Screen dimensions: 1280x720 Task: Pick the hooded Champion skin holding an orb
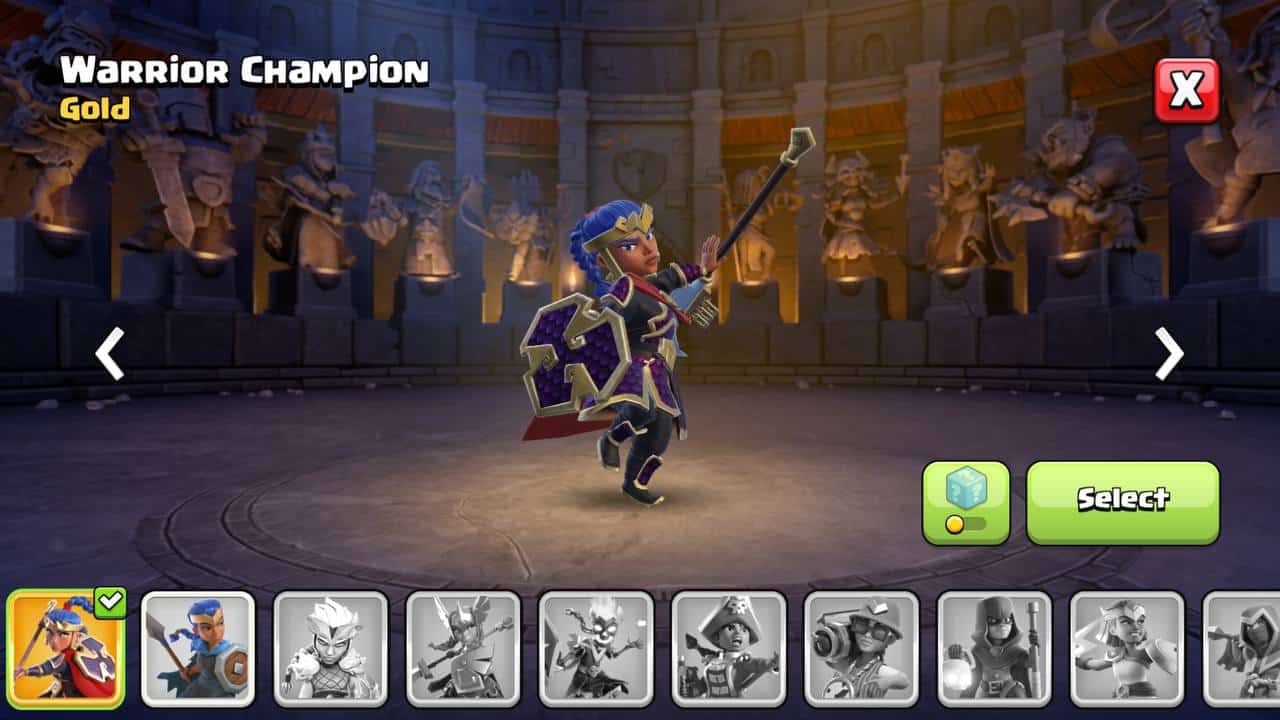coord(994,648)
